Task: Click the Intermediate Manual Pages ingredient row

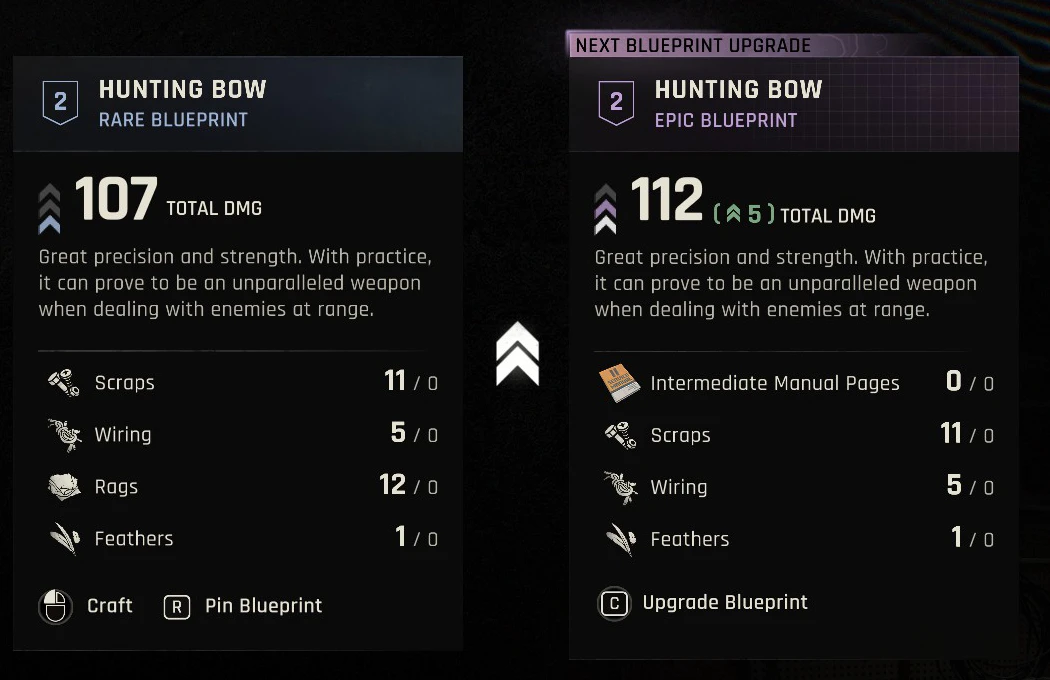Action: tap(794, 383)
